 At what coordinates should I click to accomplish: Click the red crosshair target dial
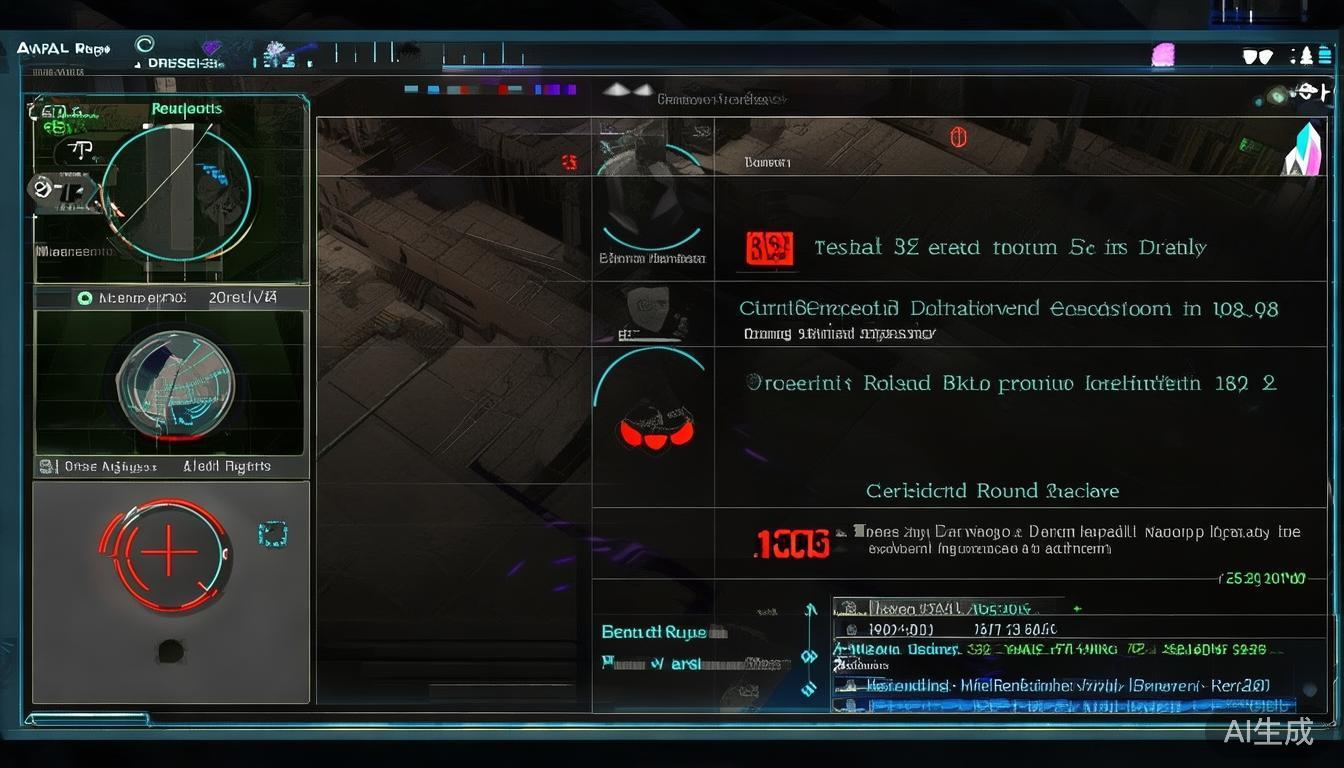pyautogui.click(x=167, y=554)
